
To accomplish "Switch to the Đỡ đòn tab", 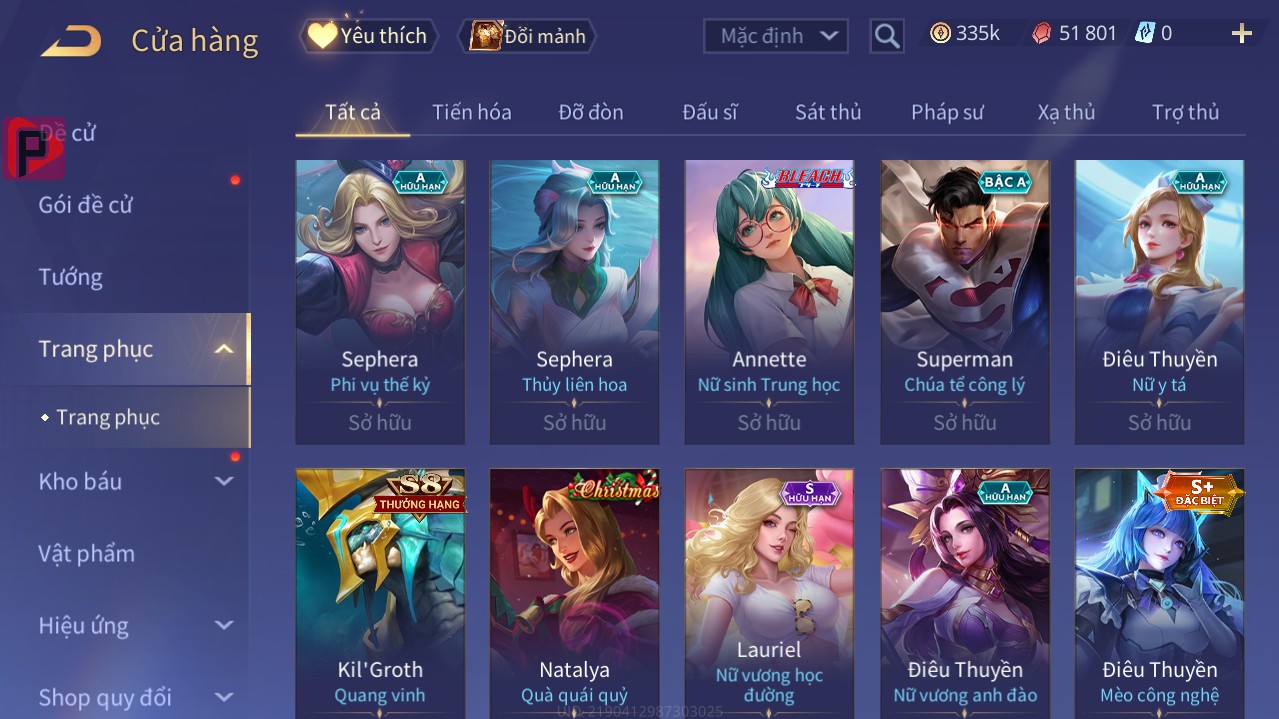I will (x=590, y=112).
